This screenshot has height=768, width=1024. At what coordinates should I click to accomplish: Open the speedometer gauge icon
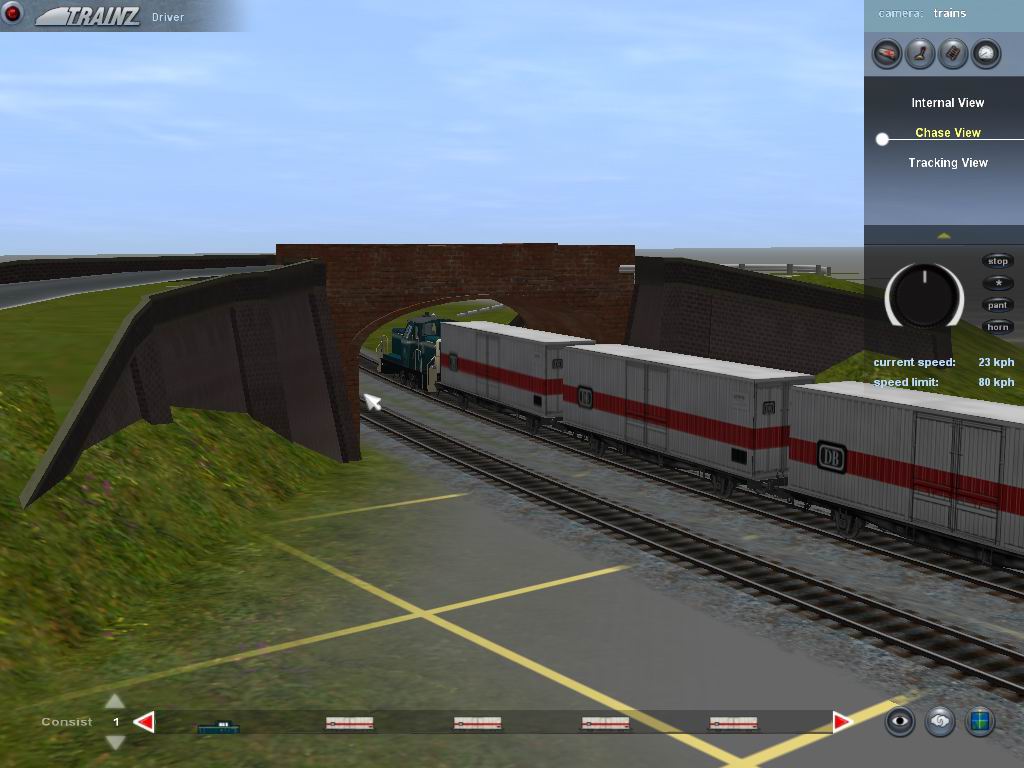click(986, 53)
